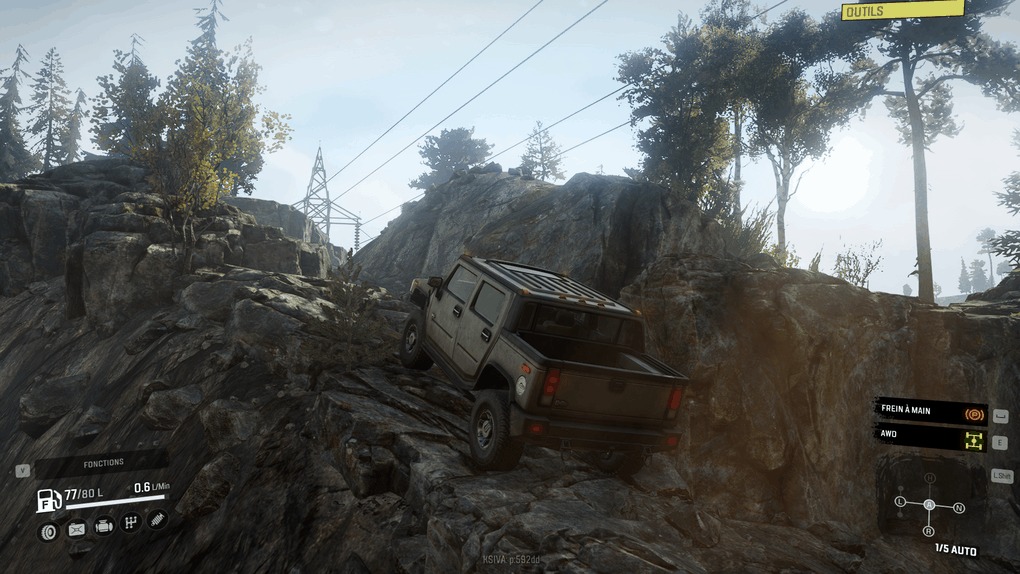The width and height of the screenshot is (1020, 574).
Task: Click the fuel pump icon
Action: pyautogui.click(x=48, y=499)
